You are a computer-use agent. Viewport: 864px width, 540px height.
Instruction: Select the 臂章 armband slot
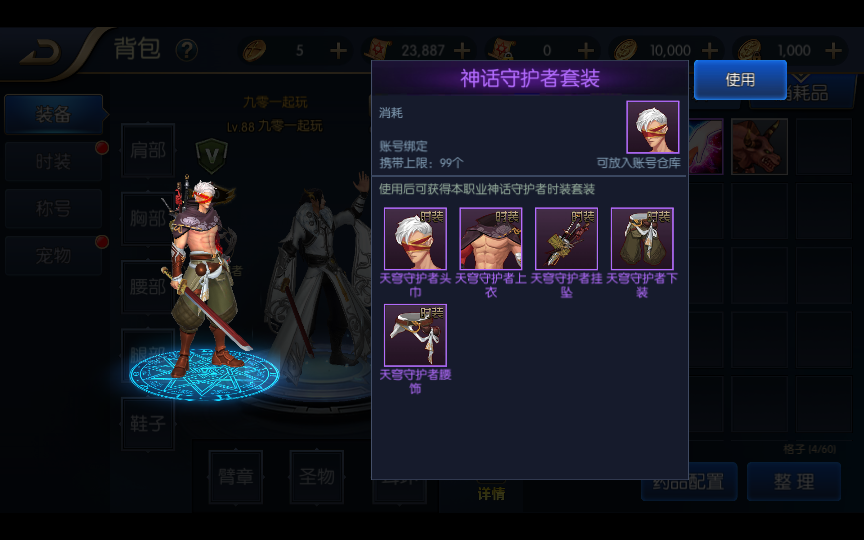click(235, 477)
